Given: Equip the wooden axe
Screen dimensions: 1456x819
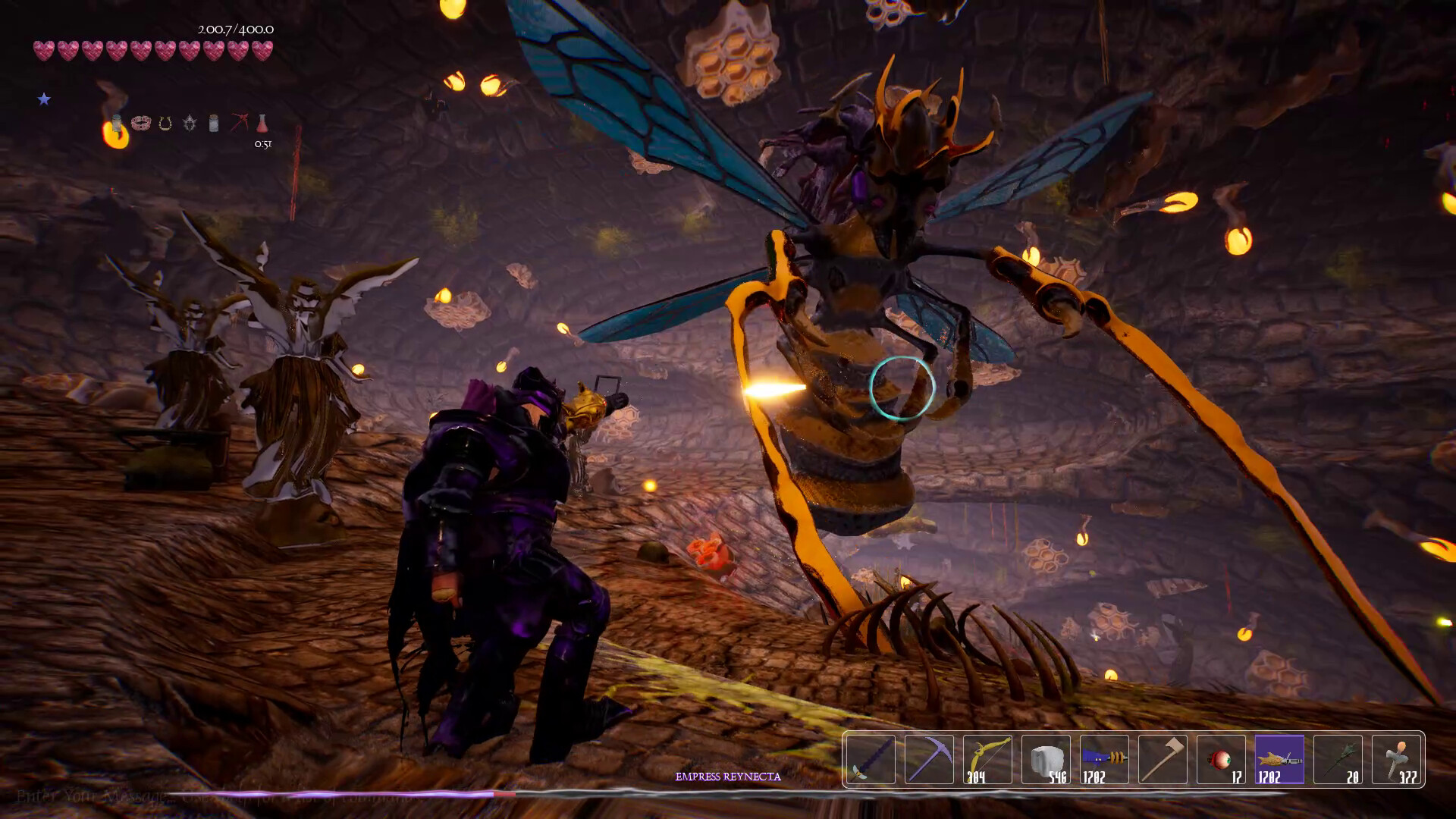Looking at the screenshot, I should tap(1163, 759).
